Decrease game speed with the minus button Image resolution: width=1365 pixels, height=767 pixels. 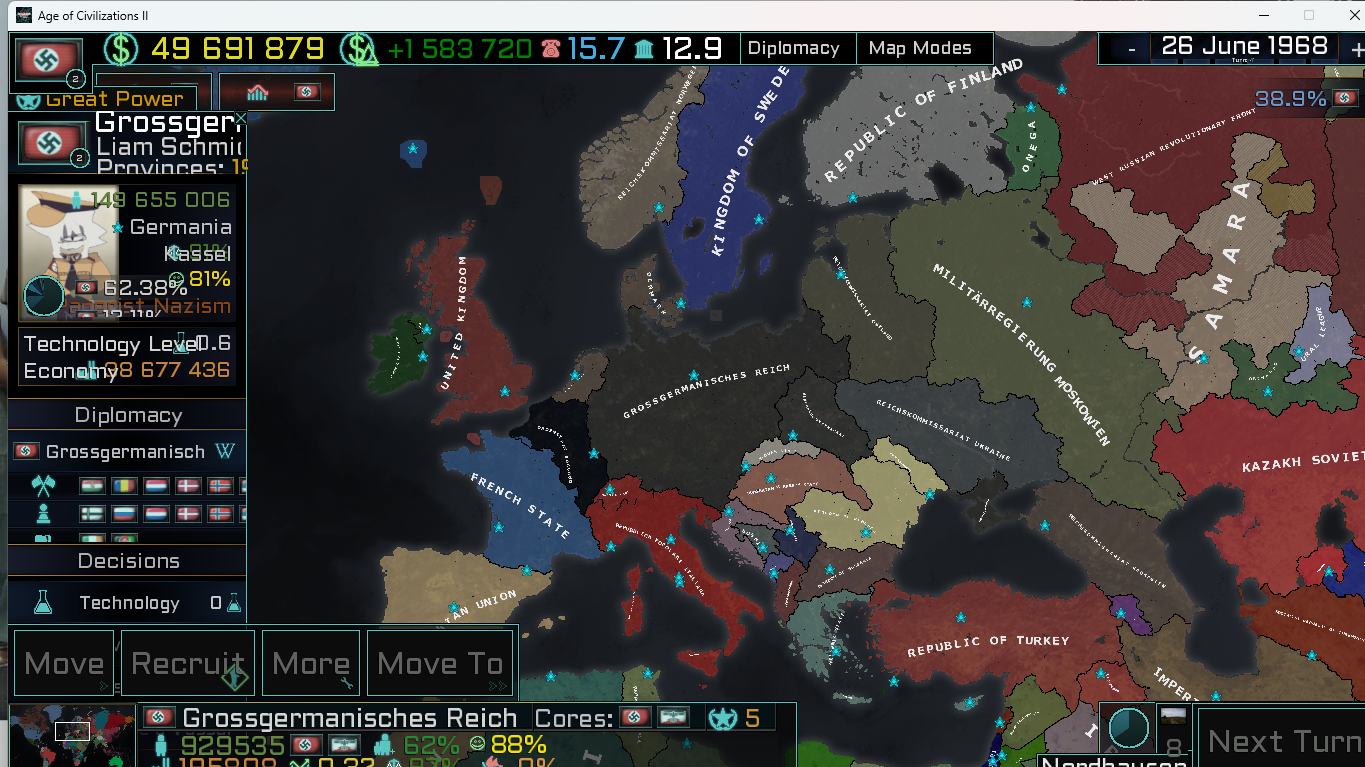[x=1131, y=49]
